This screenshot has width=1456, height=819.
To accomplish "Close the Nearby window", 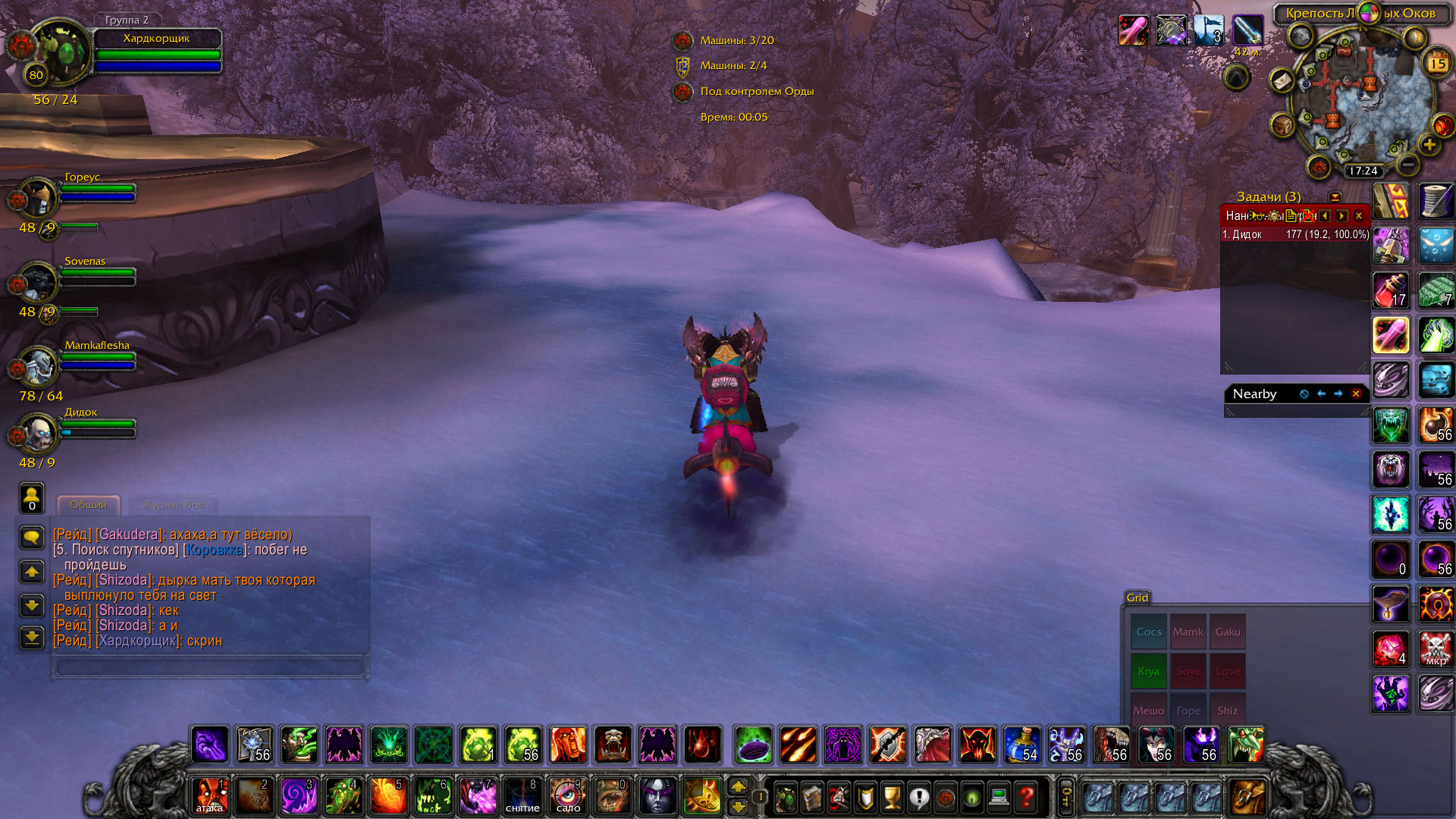I will tap(1356, 394).
